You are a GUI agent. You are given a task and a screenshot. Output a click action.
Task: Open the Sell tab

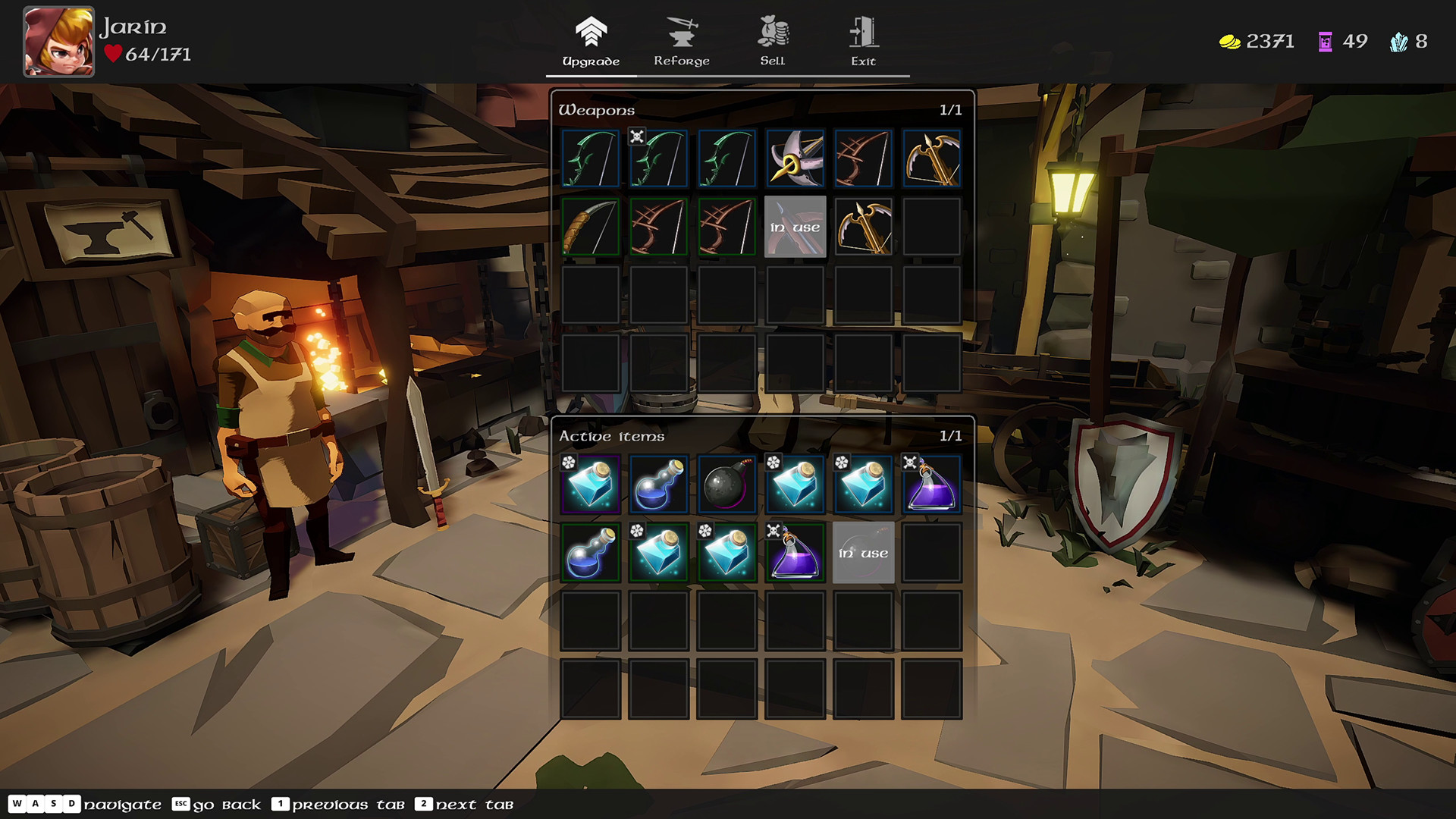click(772, 42)
